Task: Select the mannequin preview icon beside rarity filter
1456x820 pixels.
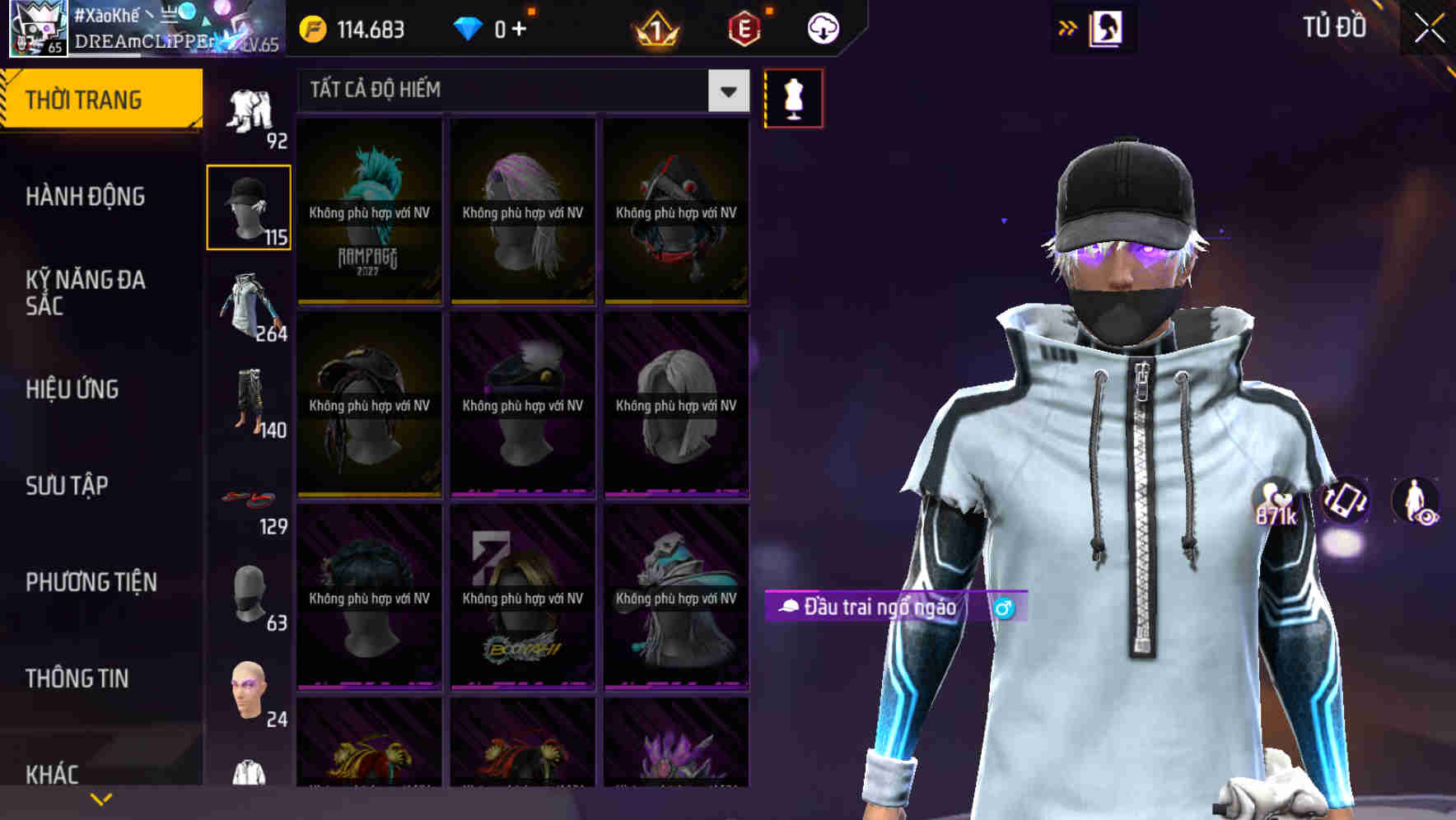Action: point(793,97)
